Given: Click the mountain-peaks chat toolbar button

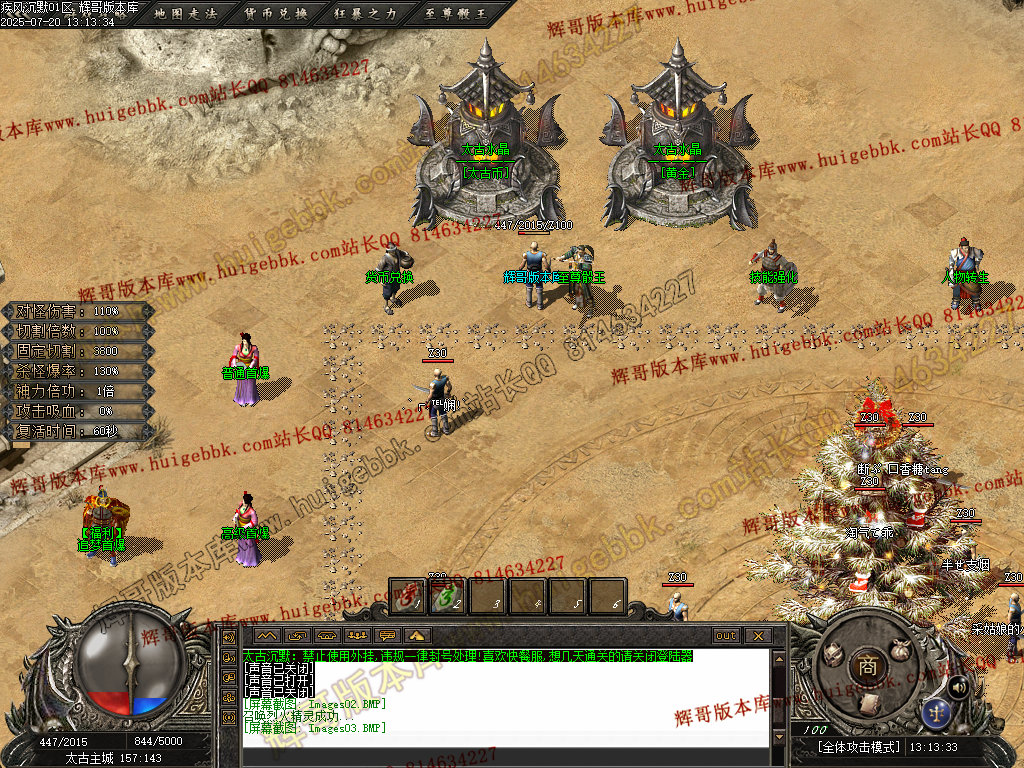Looking at the screenshot, I should [265, 636].
